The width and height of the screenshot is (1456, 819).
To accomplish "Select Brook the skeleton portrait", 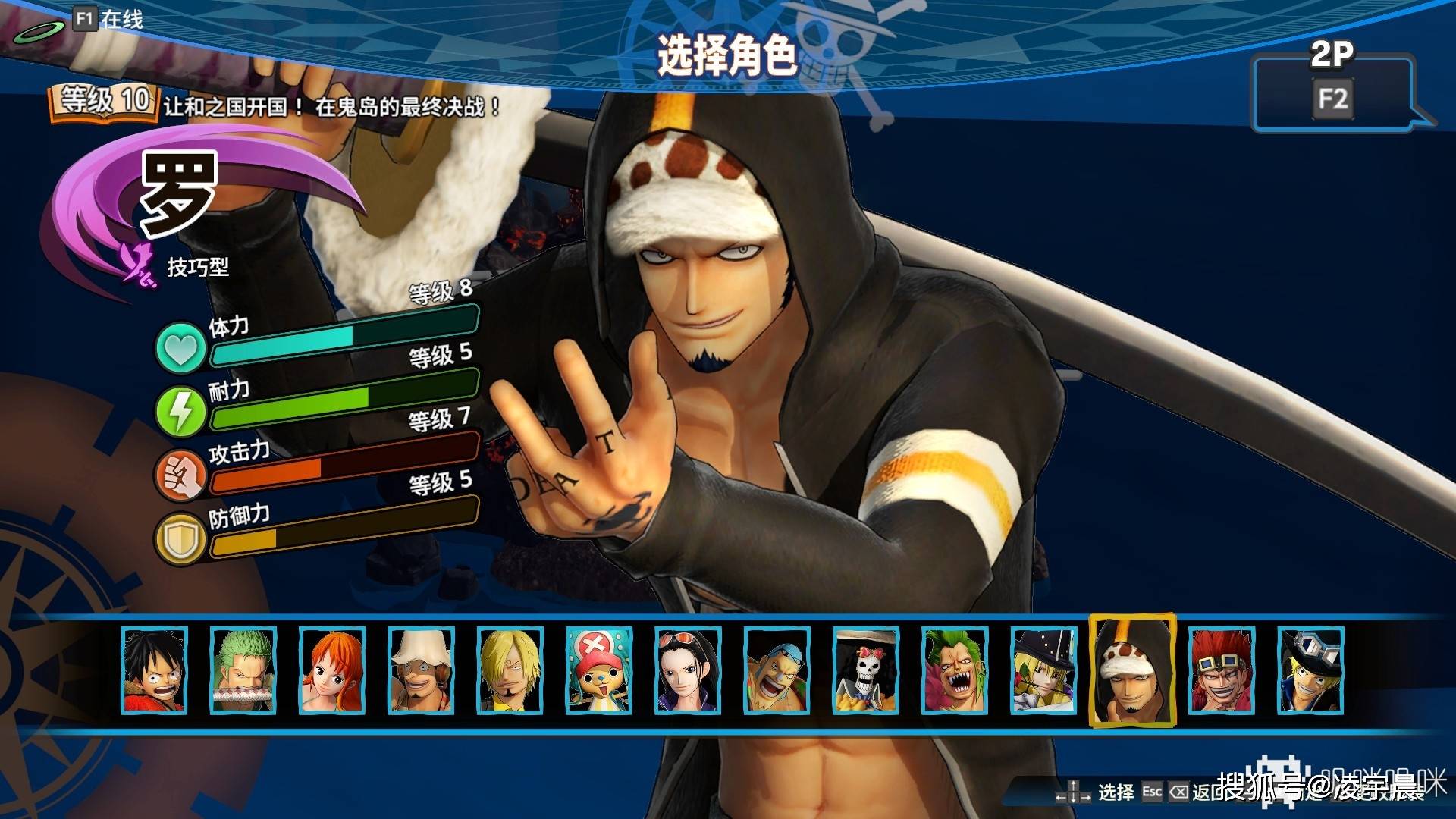I will pos(865,670).
